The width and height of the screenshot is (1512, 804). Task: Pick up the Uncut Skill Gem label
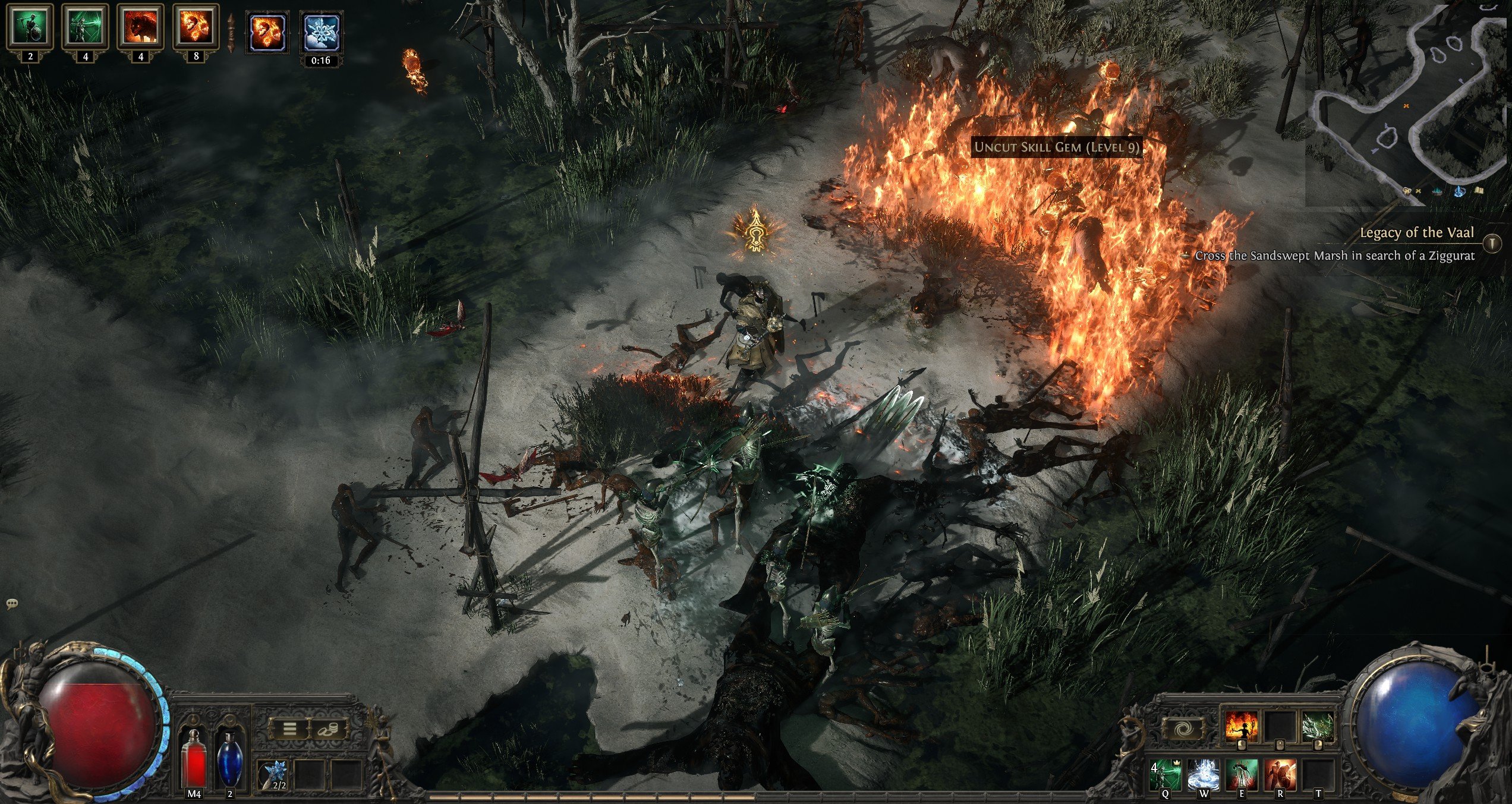tap(1056, 147)
